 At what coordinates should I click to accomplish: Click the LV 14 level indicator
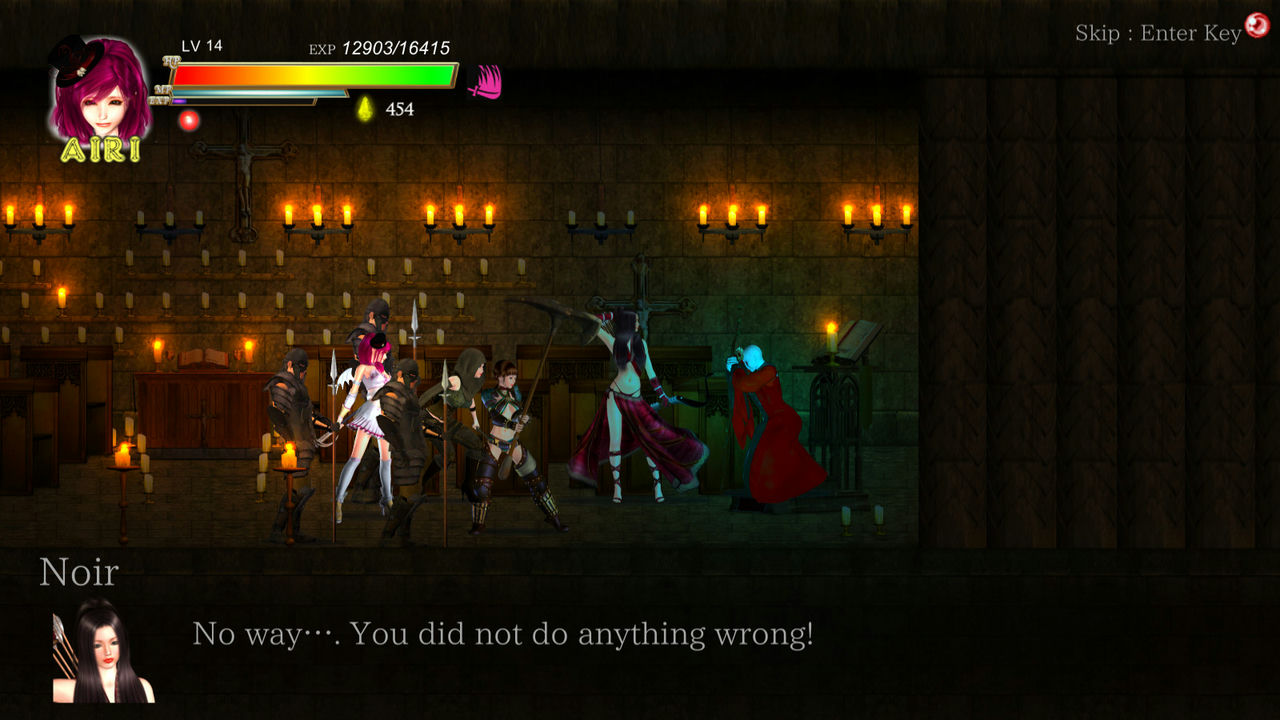200,45
